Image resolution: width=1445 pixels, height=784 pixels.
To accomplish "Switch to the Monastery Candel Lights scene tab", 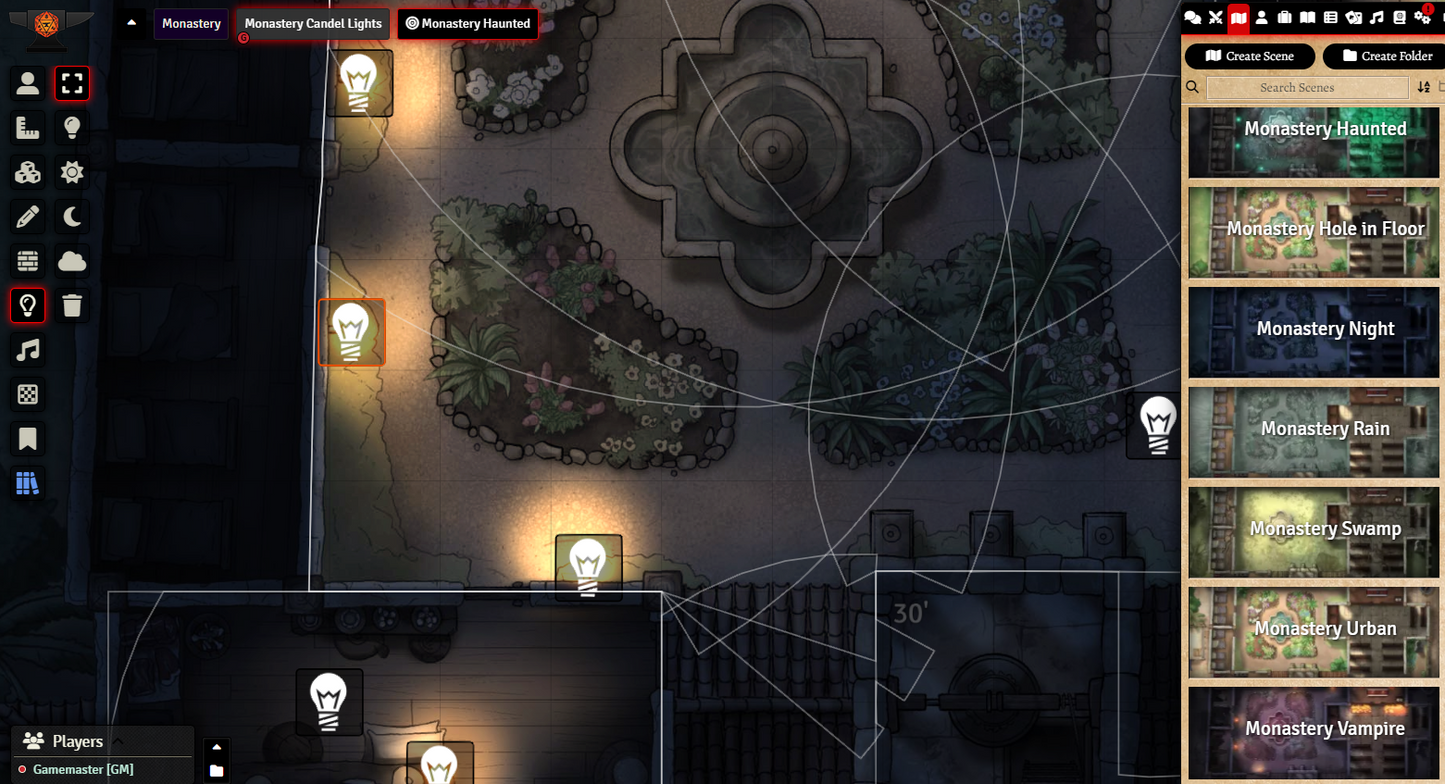I will [313, 24].
